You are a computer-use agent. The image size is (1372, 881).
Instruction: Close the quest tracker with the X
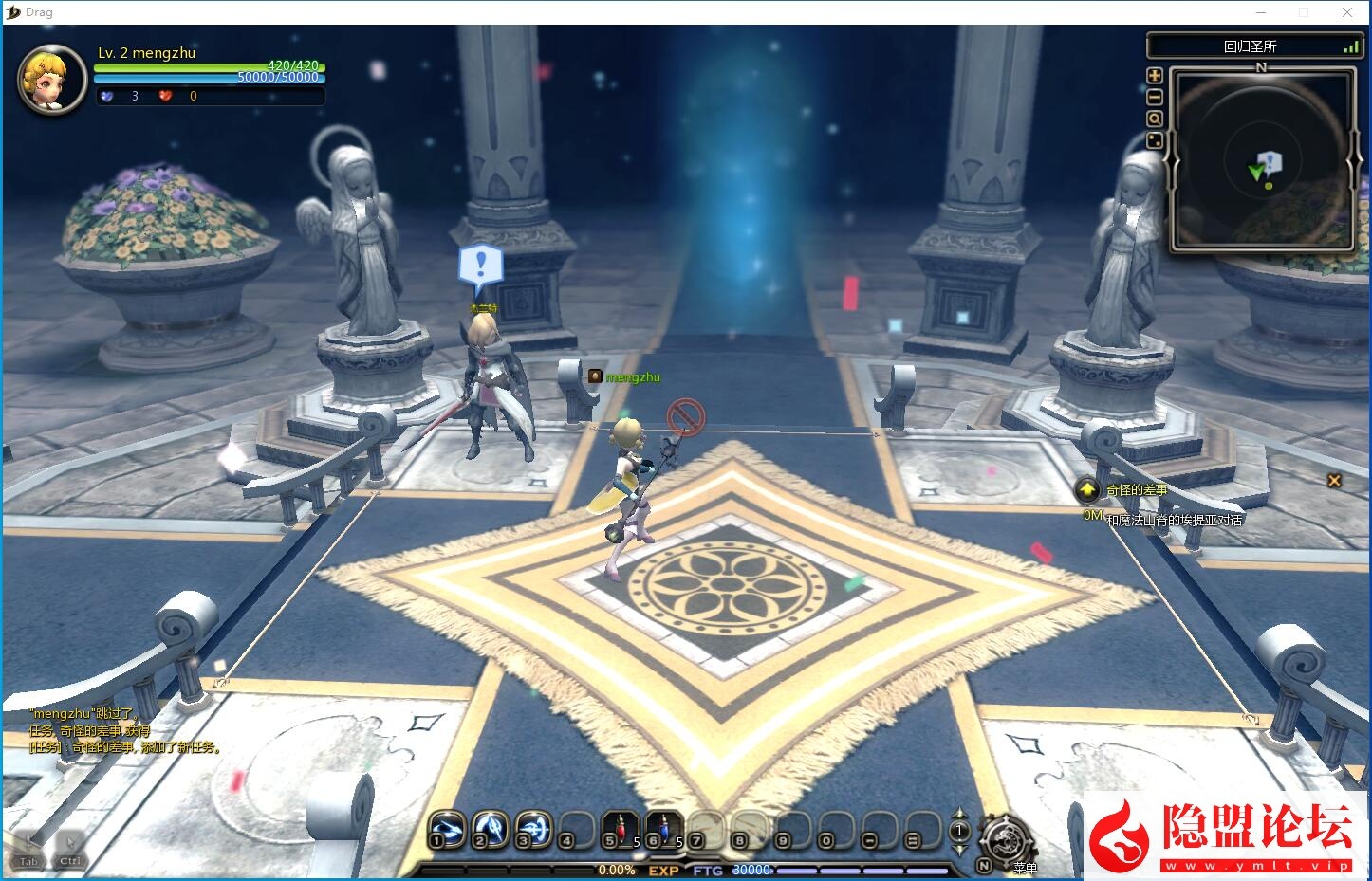click(1334, 481)
